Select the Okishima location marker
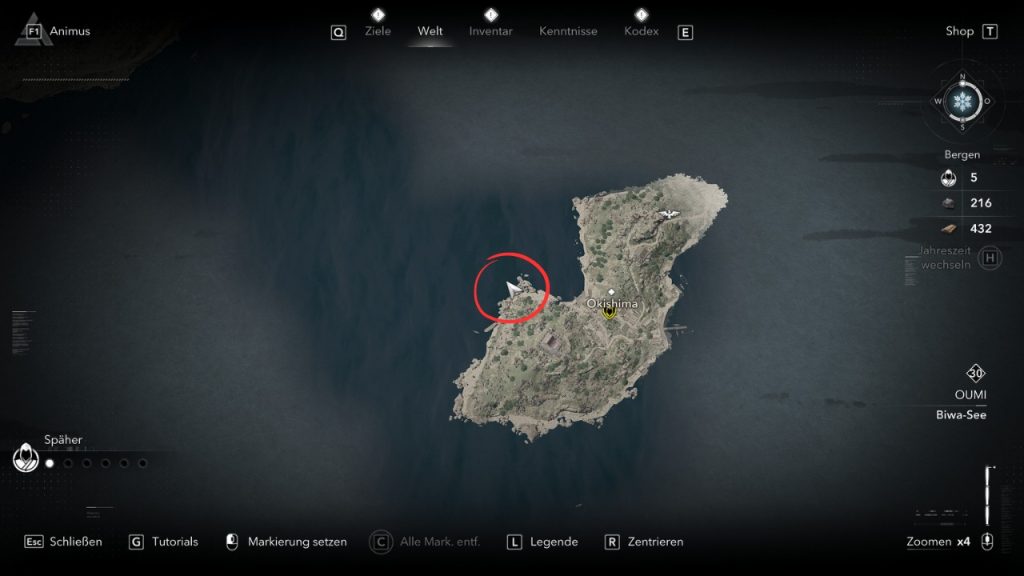 point(609,312)
